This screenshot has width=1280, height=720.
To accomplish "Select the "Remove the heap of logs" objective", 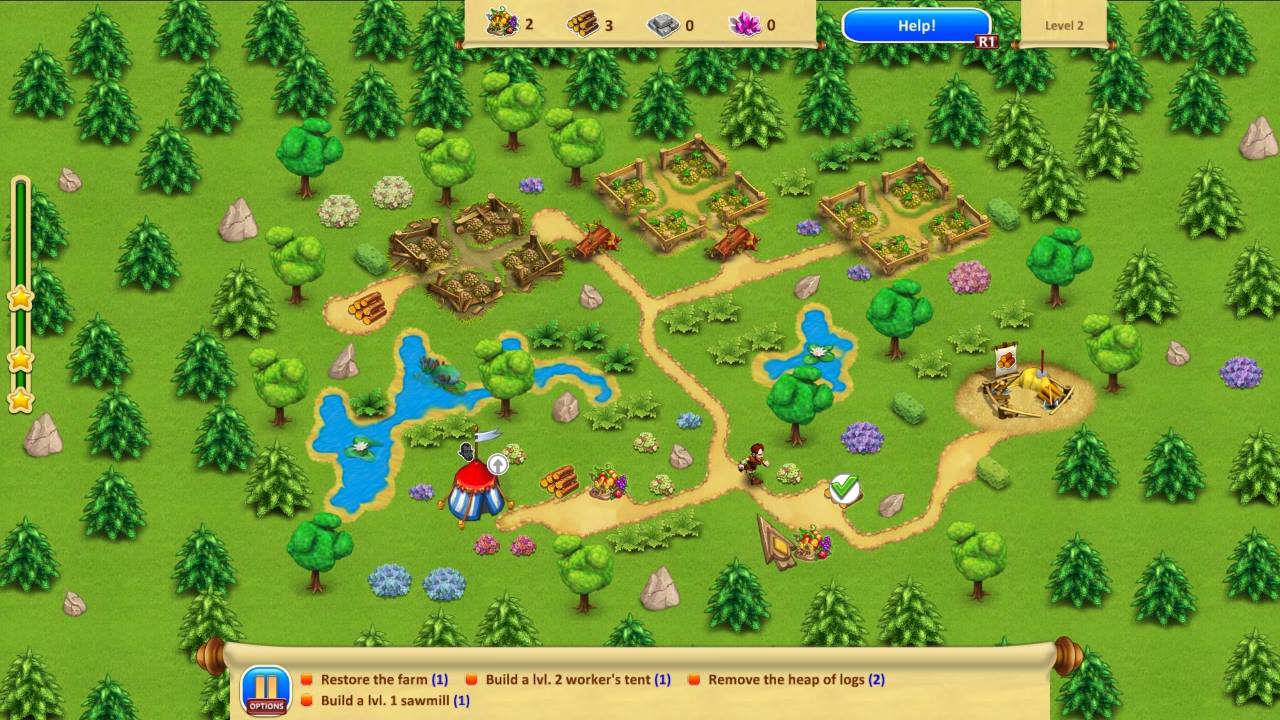I will tap(795, 680).
